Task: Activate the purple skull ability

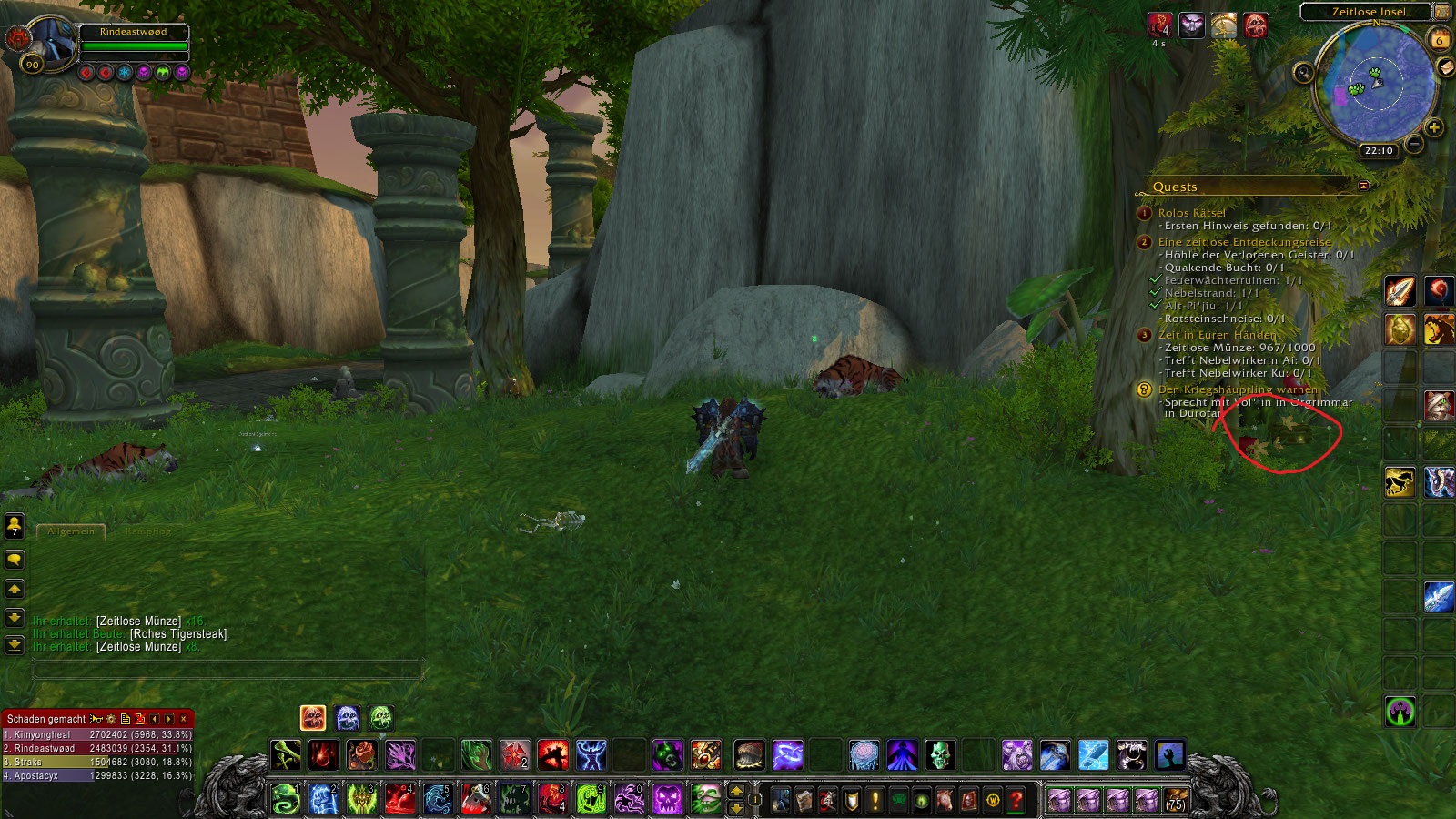Action: [x=667, y=800]
